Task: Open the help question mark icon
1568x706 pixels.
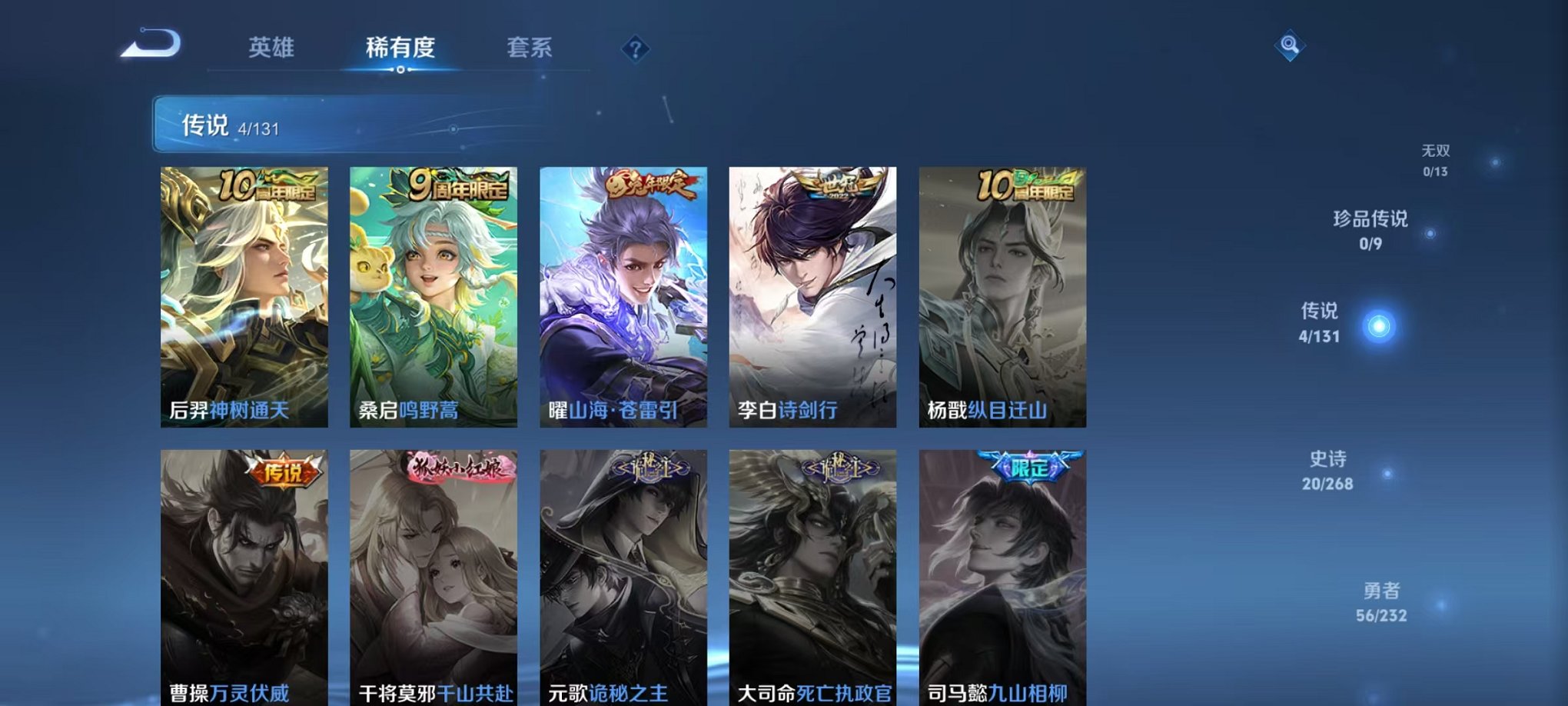Action: tap(635, 49)
